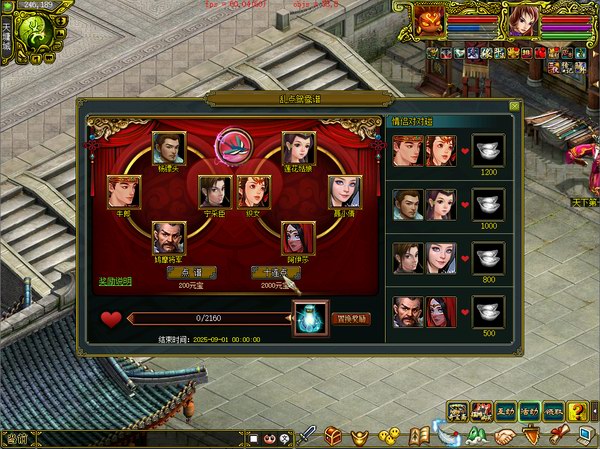The image size is (600, 449).
Task: Open the 活动 events button
Action: coord(529,410)
